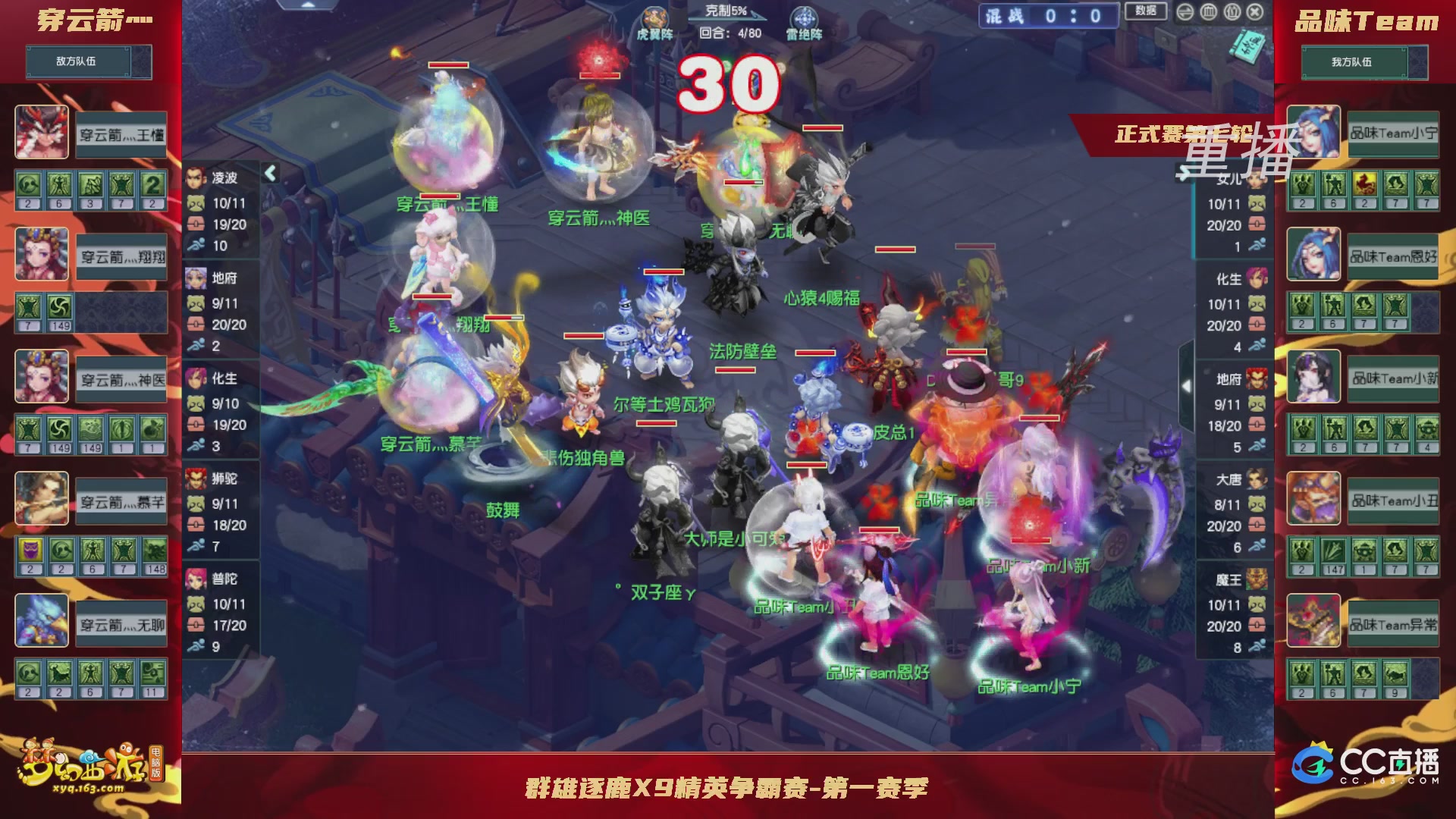
Task: Open the arena grid icon in top-right control bar
Action: (x=1208, y=12)
